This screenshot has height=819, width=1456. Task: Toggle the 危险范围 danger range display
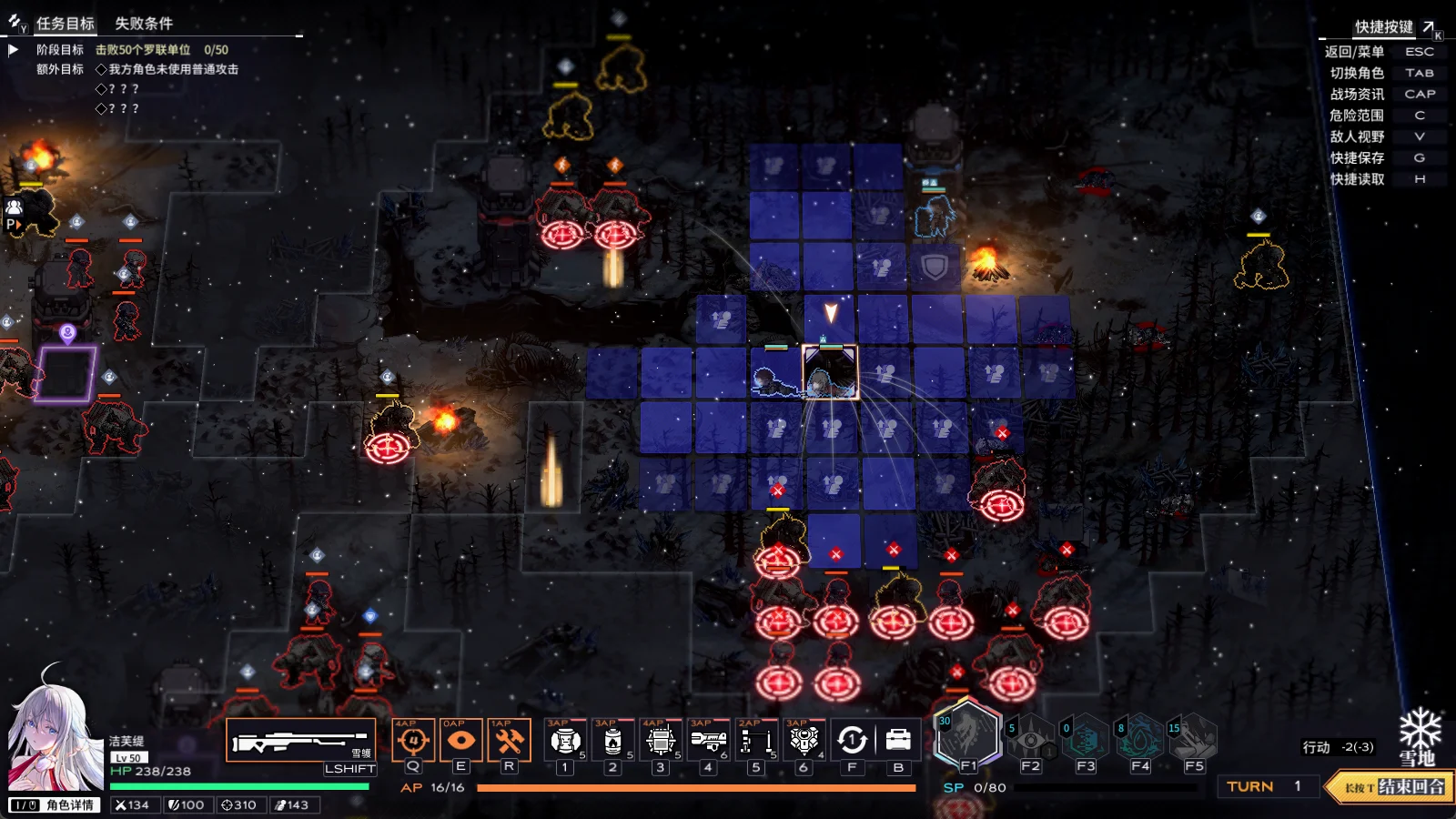coord(1356,116)
